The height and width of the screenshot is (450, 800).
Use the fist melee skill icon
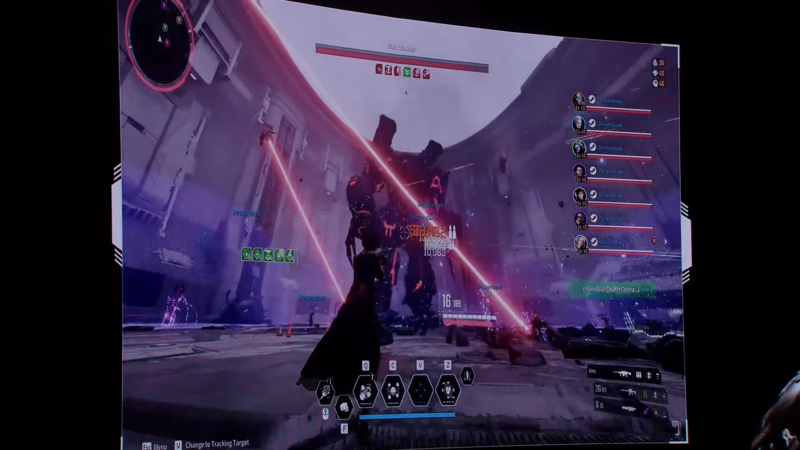[x=343, y=405]
